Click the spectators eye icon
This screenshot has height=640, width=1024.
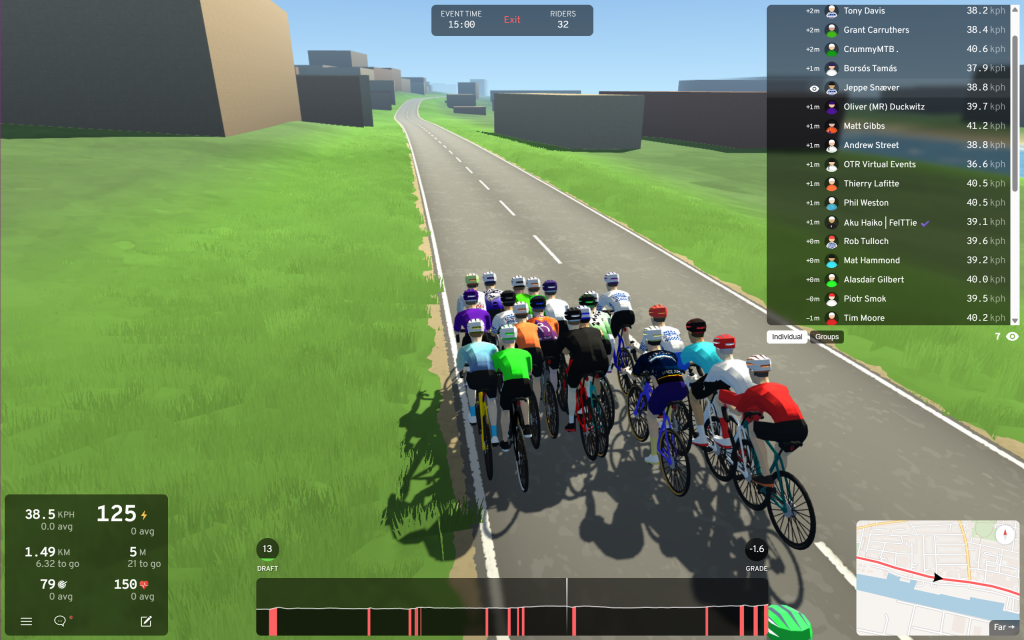pyautogui.click(x=1012, y=337)
